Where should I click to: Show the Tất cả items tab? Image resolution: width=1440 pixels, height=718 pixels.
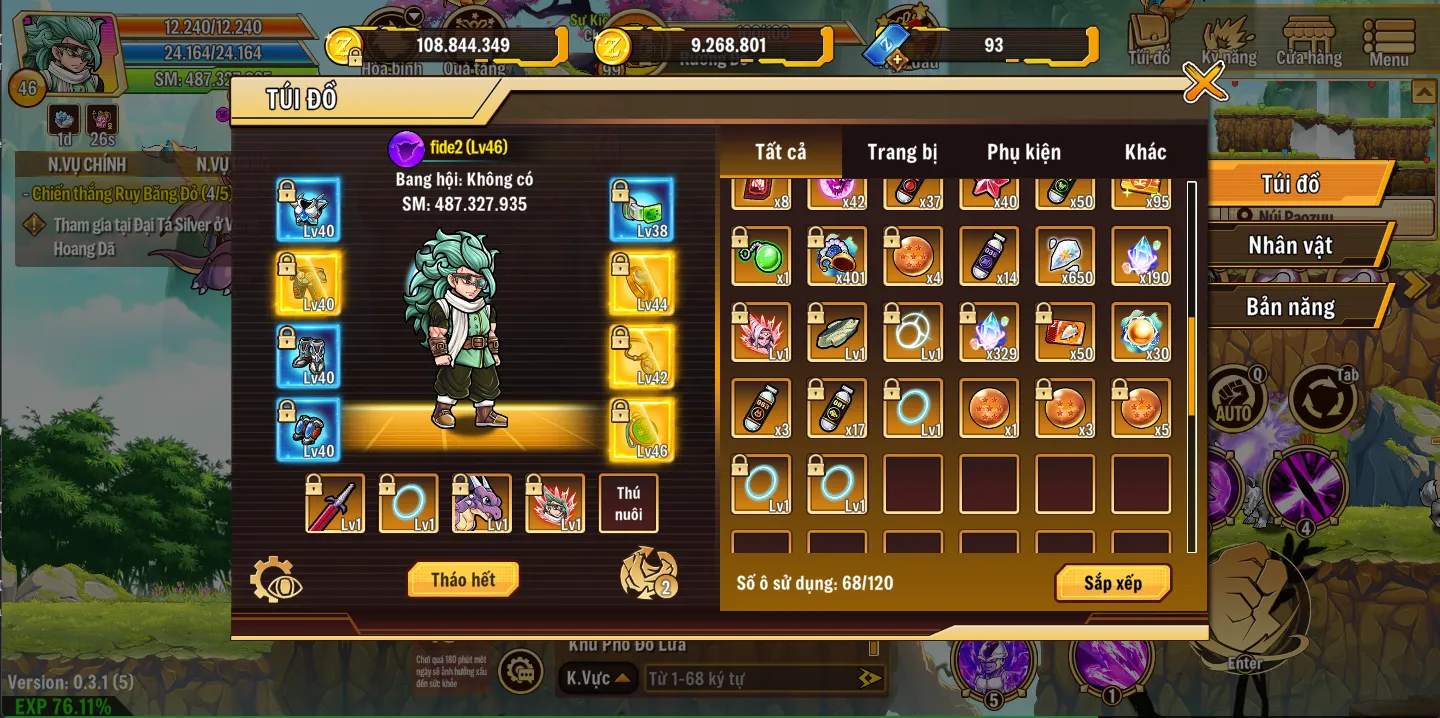point(781,152)
